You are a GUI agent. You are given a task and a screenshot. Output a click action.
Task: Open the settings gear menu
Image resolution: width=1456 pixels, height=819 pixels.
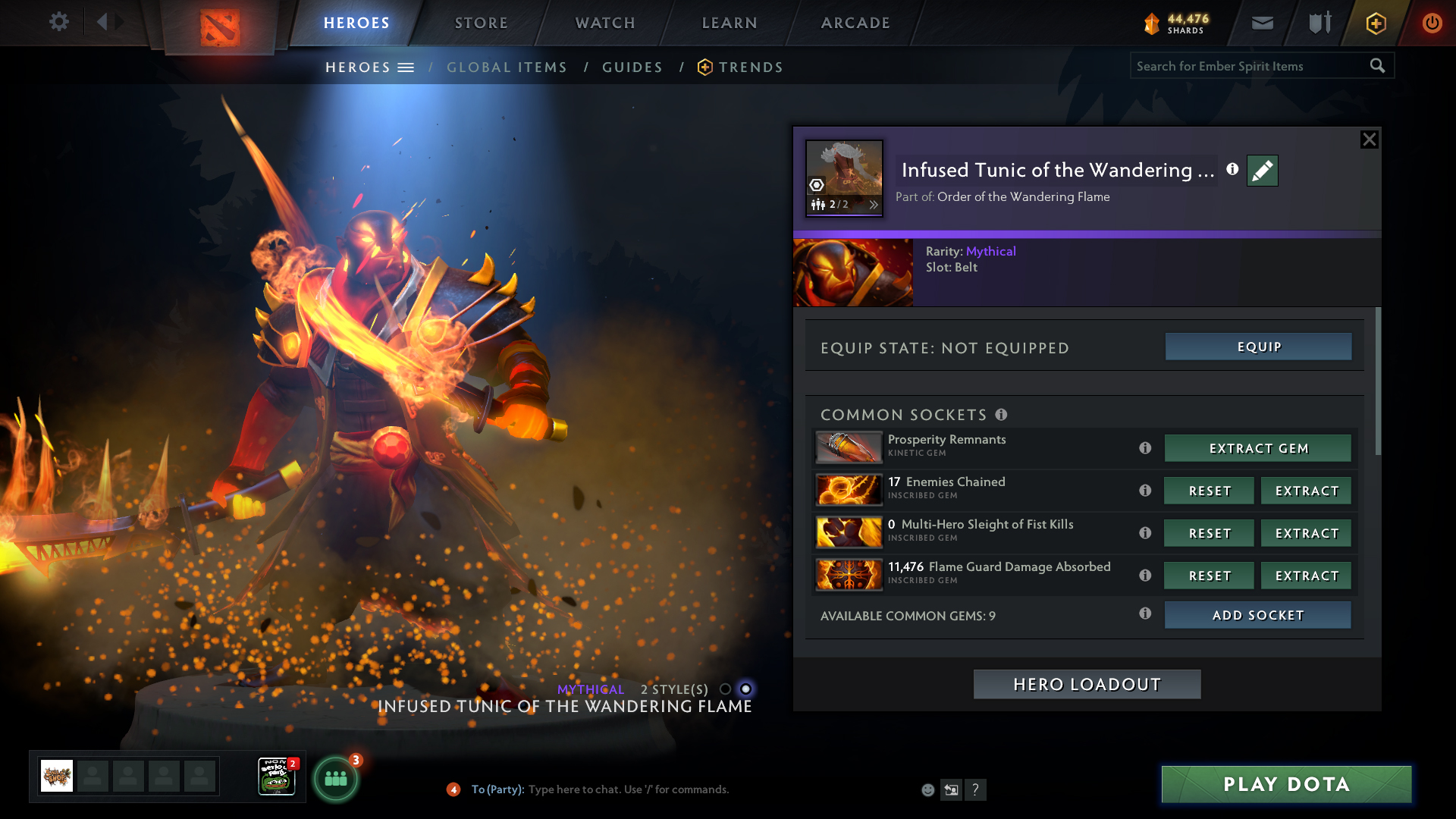click(58, 21)
